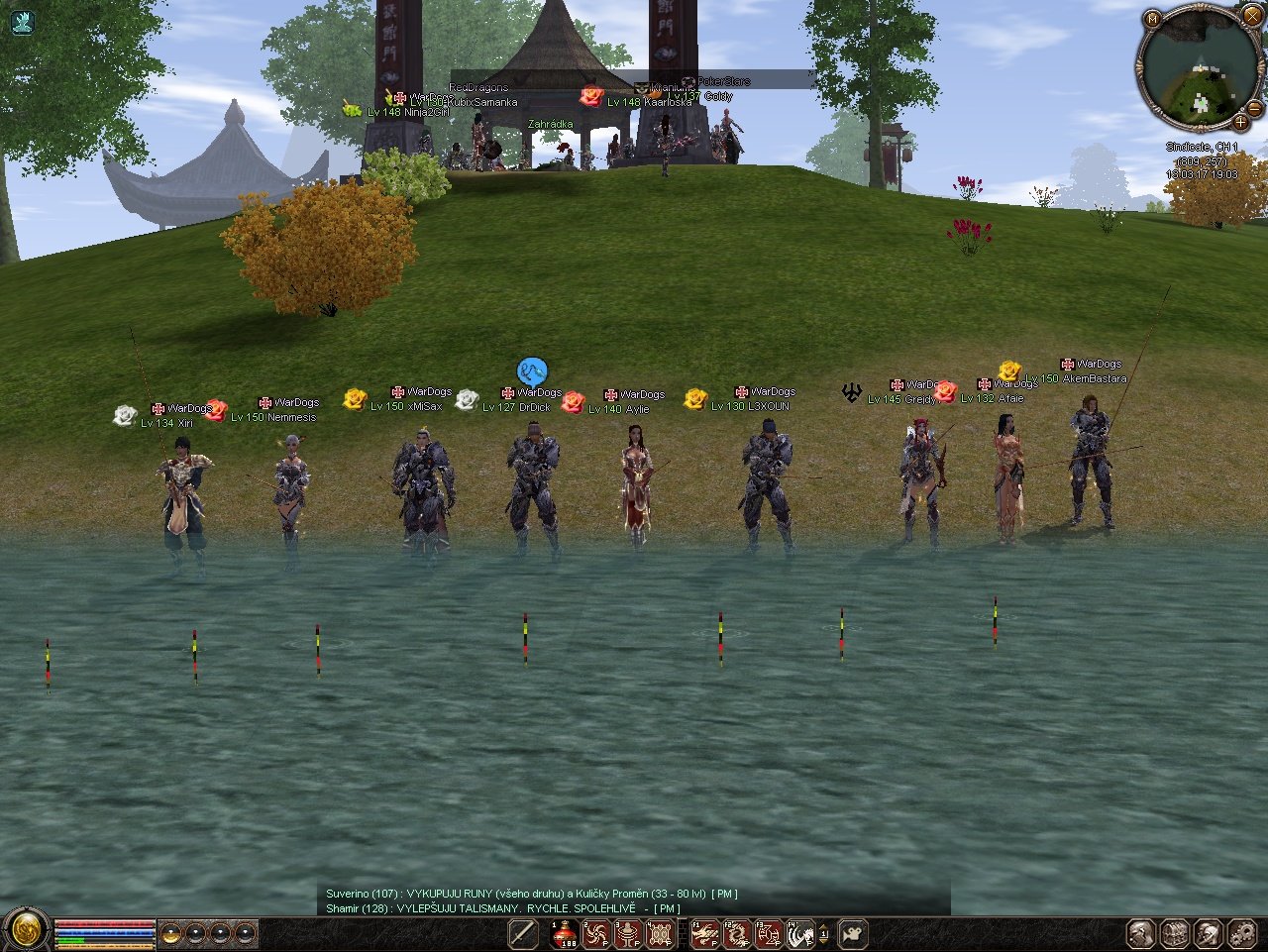This screenshot has height=952, width=1268.
Task: Close the minimap with the X button
Action: 1251,18
